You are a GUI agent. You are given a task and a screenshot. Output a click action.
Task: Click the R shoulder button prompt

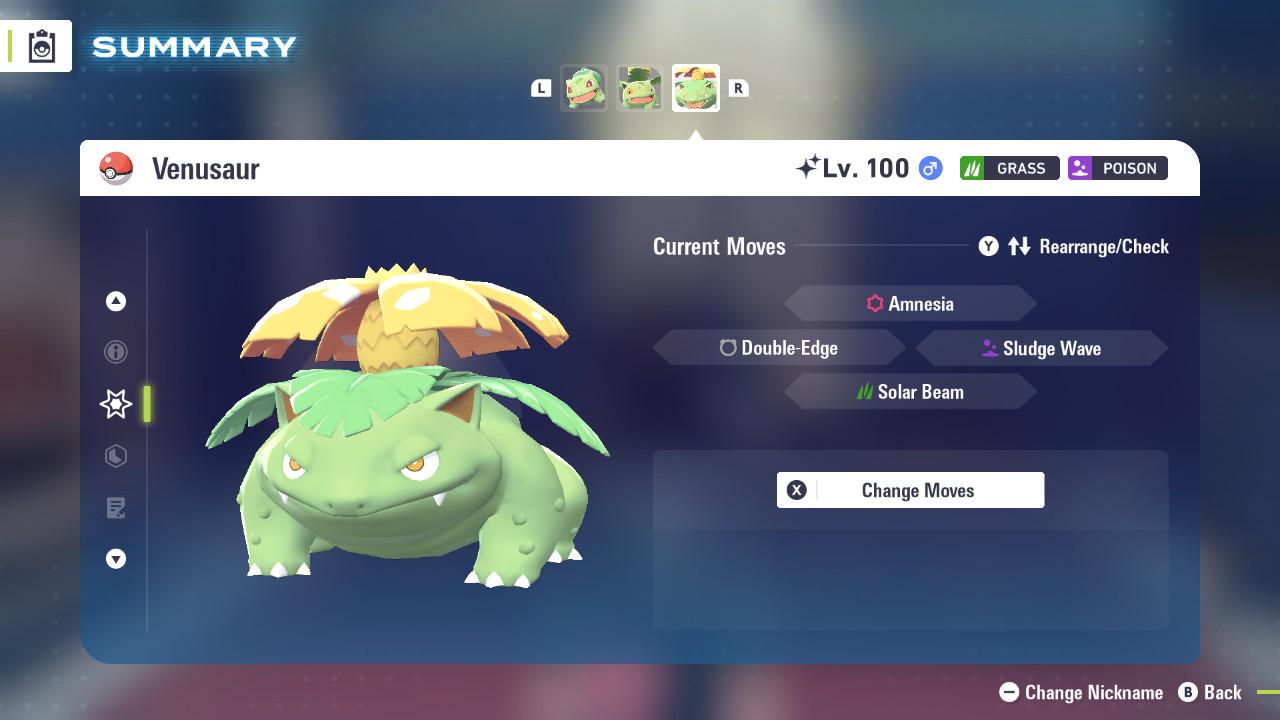[738, 88]
